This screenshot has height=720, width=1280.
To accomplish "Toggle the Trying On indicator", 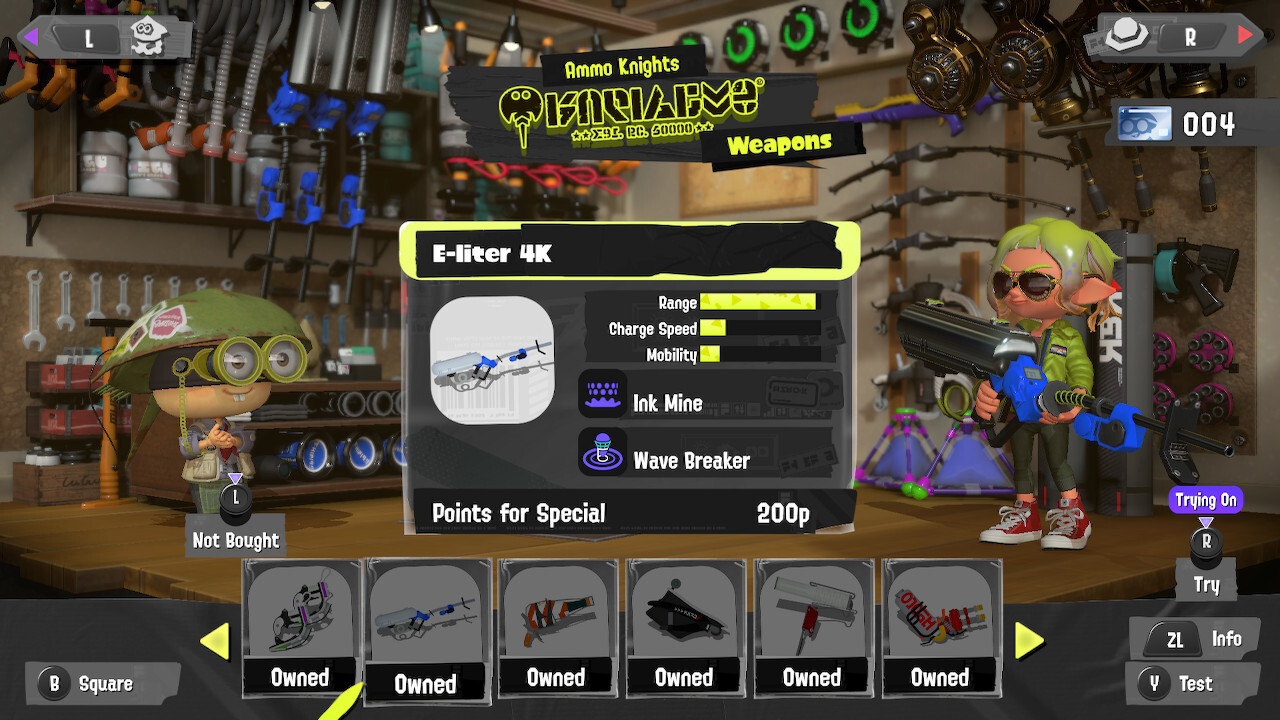I will (1206, 500).
